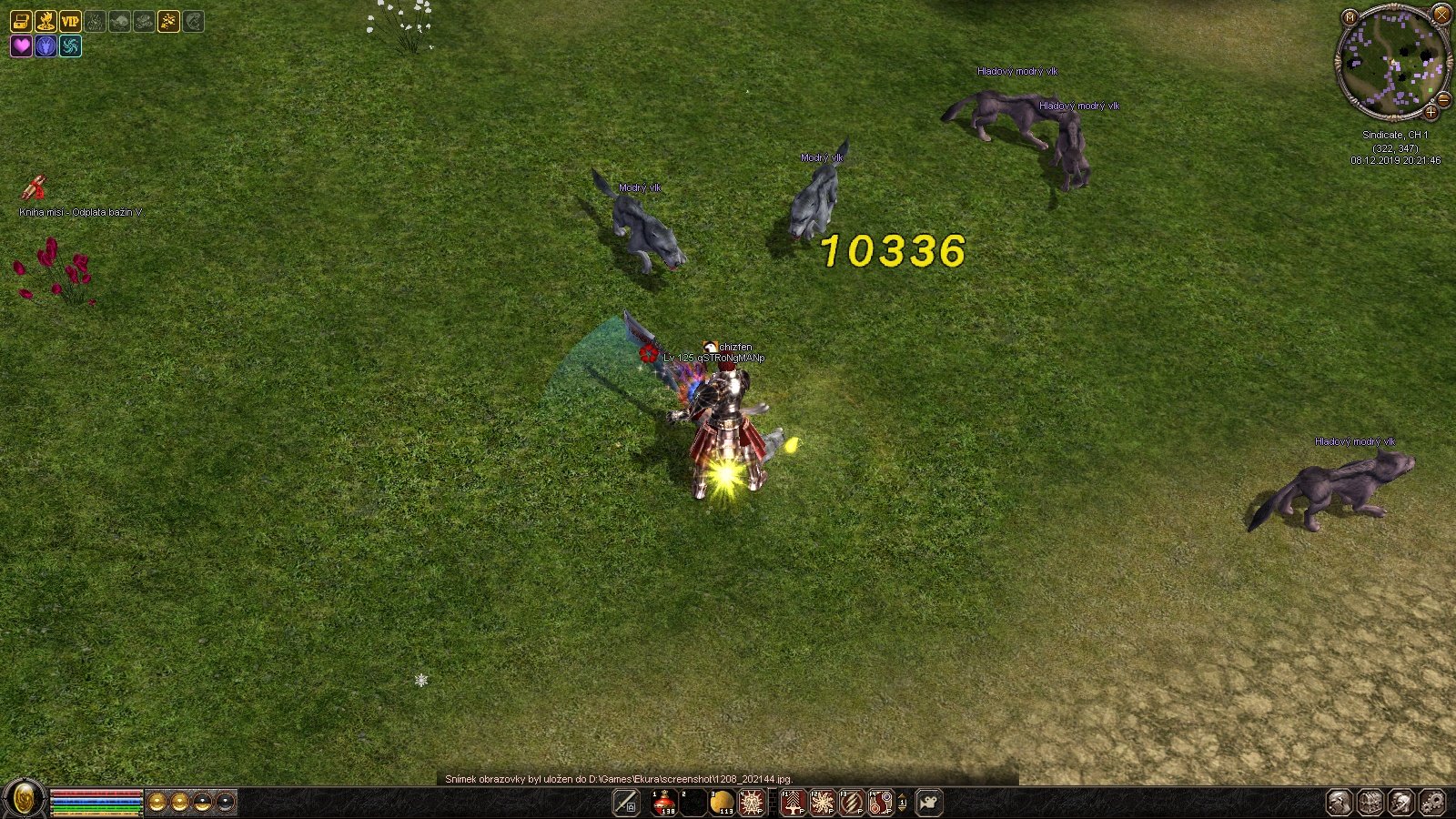The image size is (1456, 819).
Task: Zoom out the minimap
Action: pos(1443,99)
